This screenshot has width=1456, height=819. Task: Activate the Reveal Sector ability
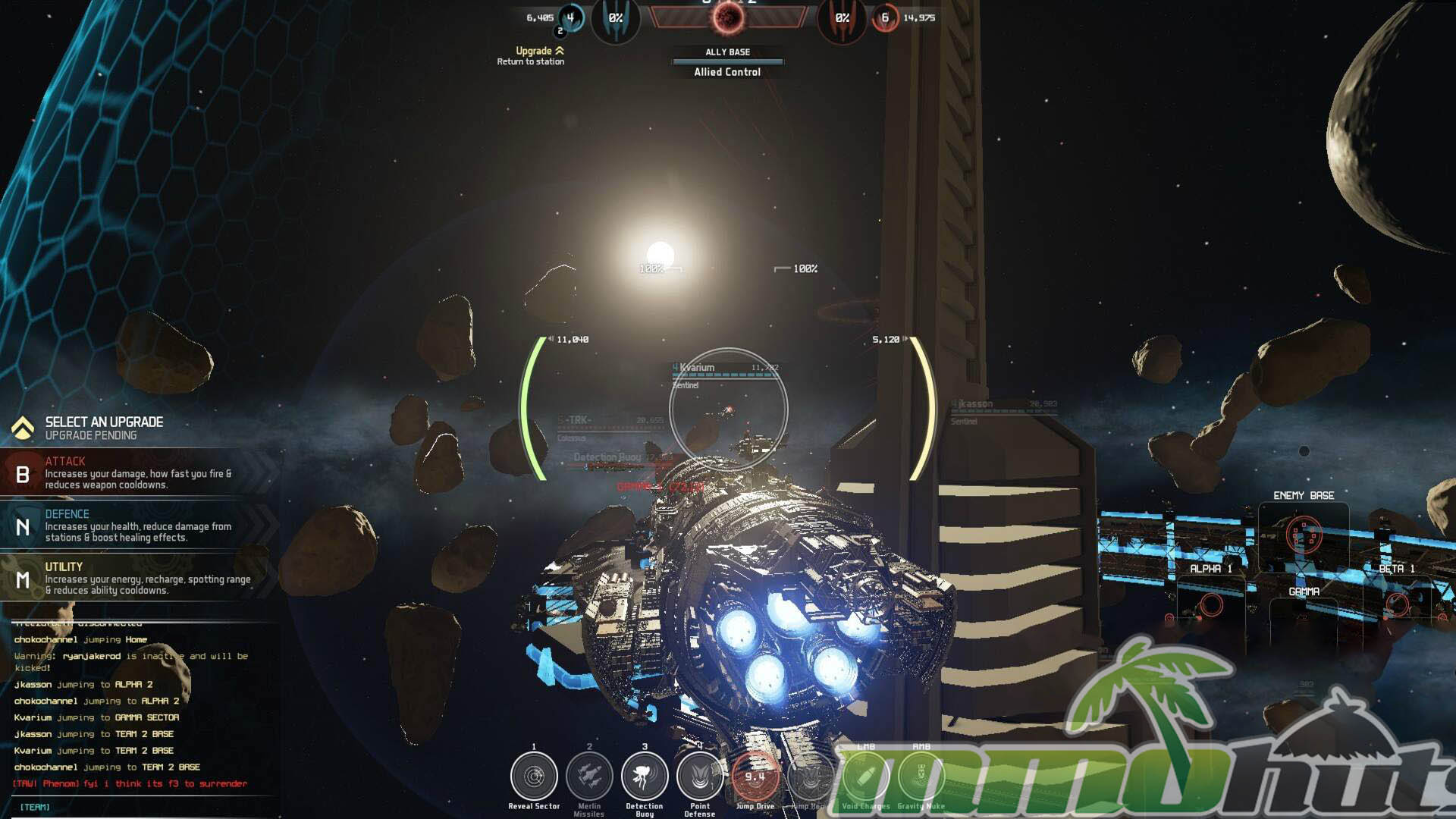click(x=534, y=777)
